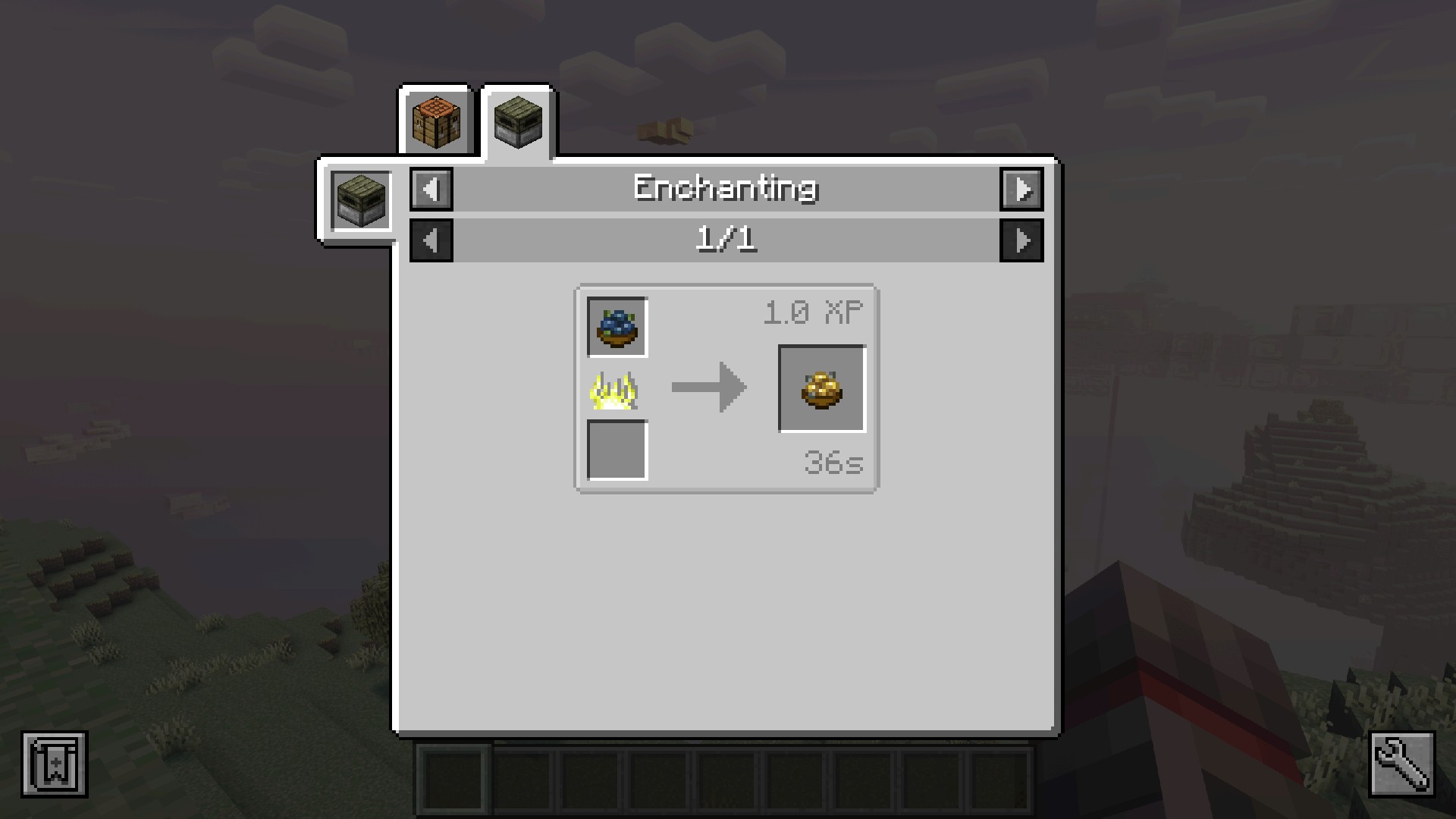The image size is (1456, 819).
Task: Go to next recipe category beside Enchanting
Action: [1021, 189]
